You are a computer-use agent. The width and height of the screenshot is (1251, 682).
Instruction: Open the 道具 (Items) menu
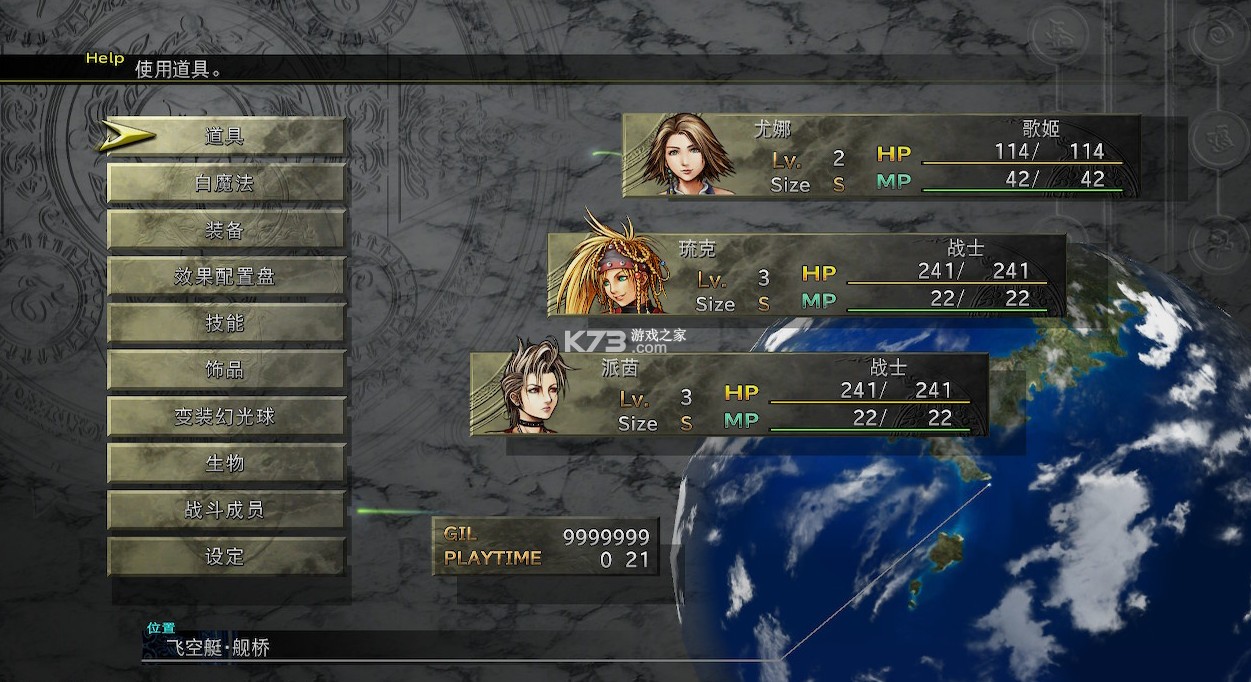pyautogui.click(x=225, y=137)
